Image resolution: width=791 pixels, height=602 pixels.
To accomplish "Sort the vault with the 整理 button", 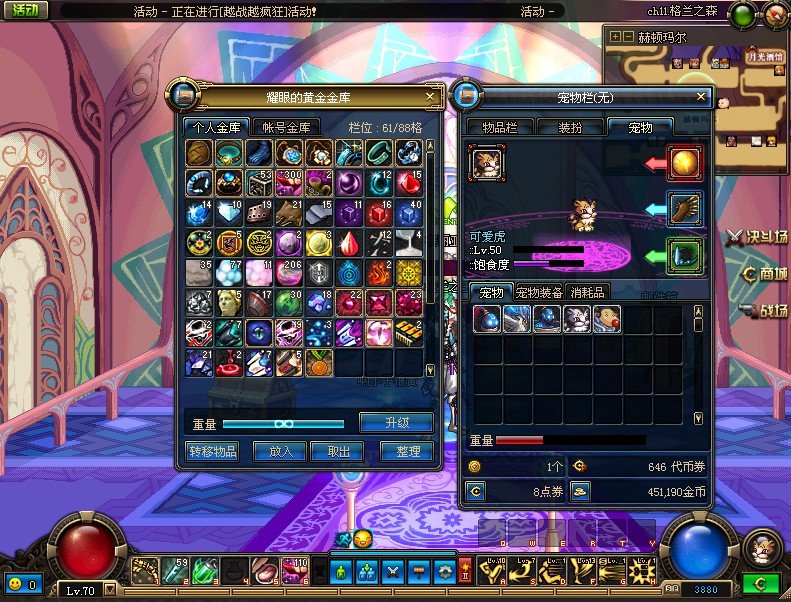I will [x=407, y=451].
